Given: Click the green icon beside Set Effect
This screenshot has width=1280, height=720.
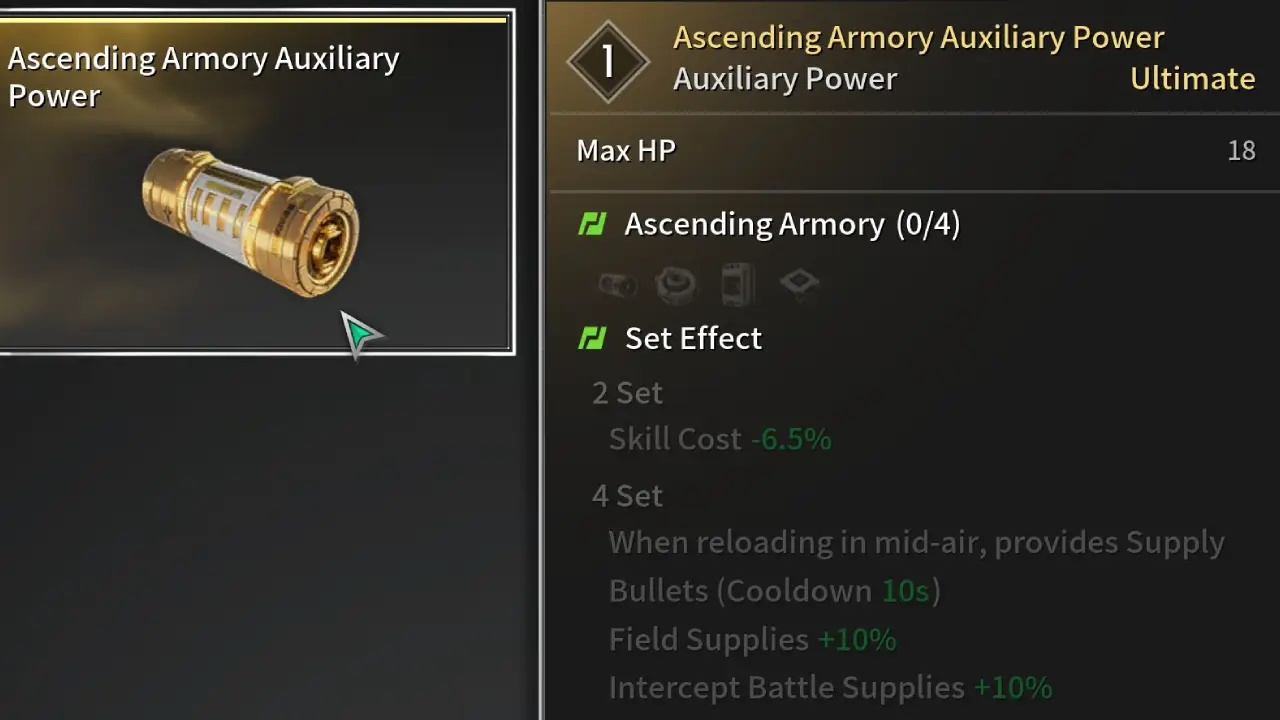Looking at the screenshot, I should coord(592,338).
